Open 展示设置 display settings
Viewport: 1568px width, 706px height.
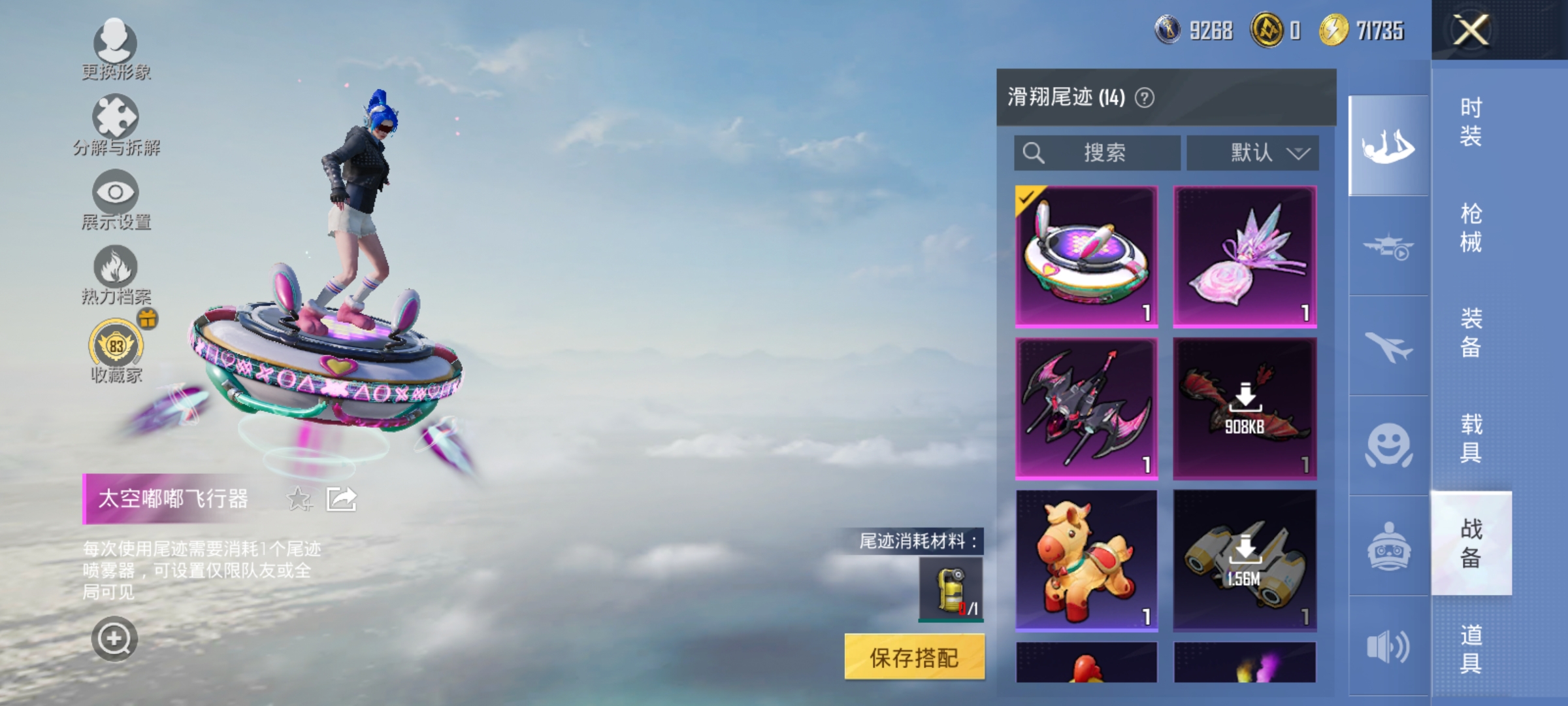[114, 196]
